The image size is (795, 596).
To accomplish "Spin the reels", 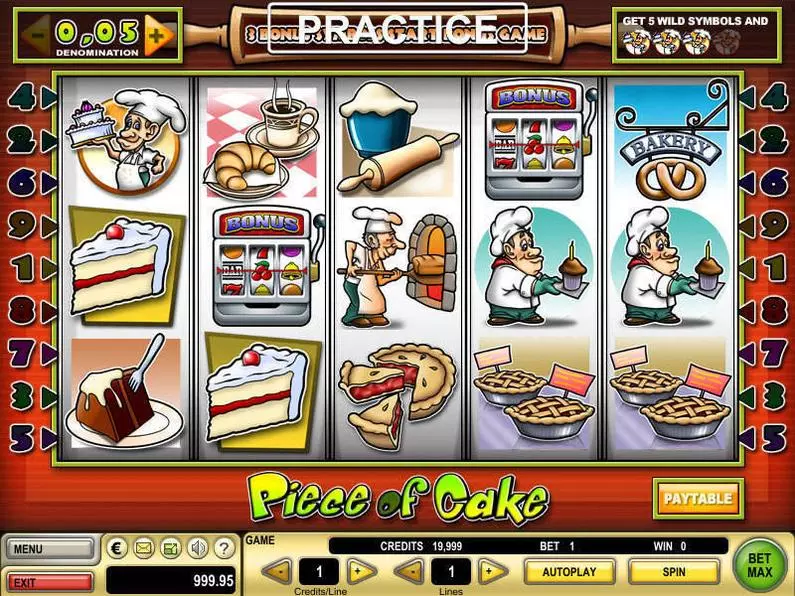I will coord(673,572).
